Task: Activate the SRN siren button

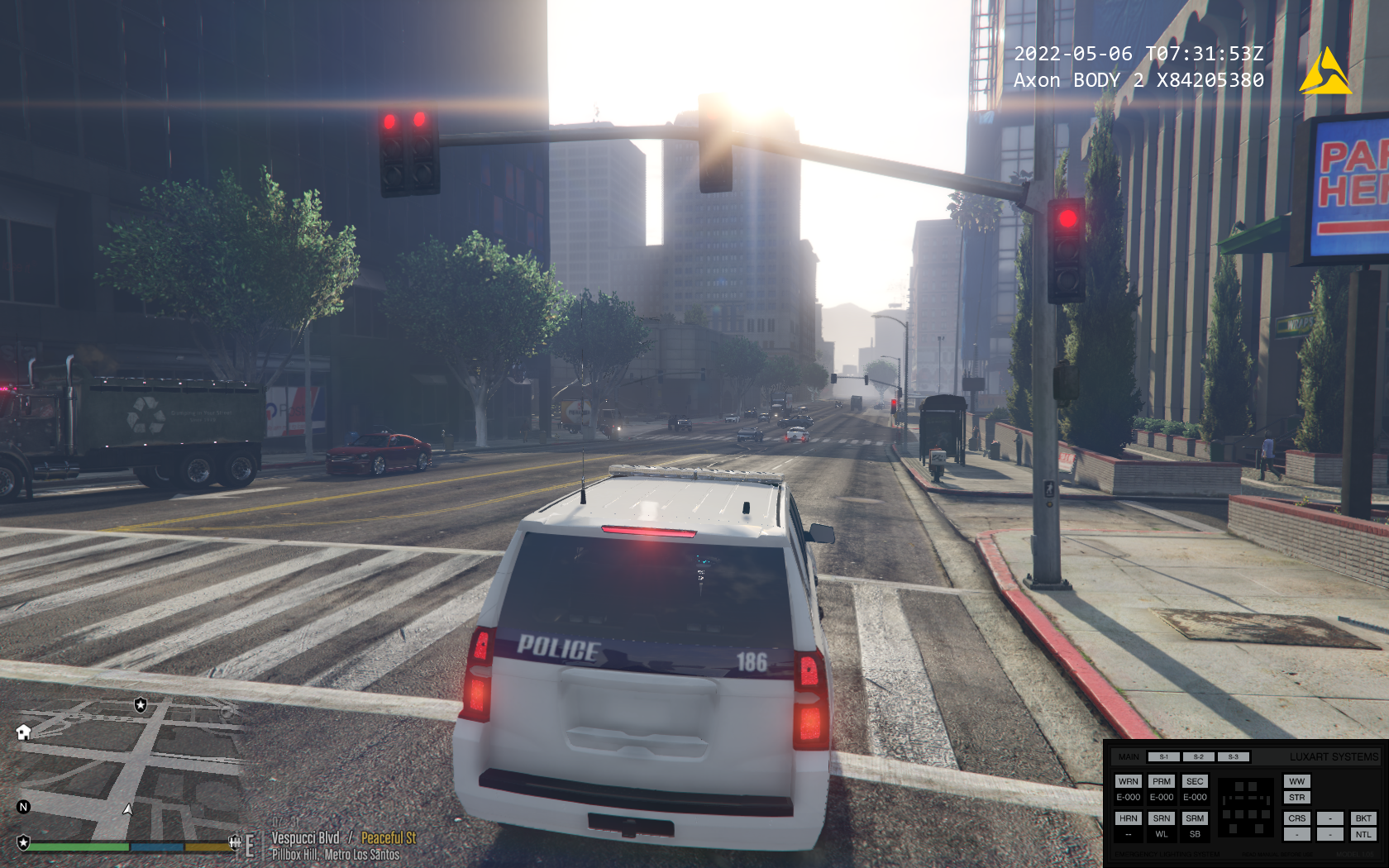Action: (1162, 818)
